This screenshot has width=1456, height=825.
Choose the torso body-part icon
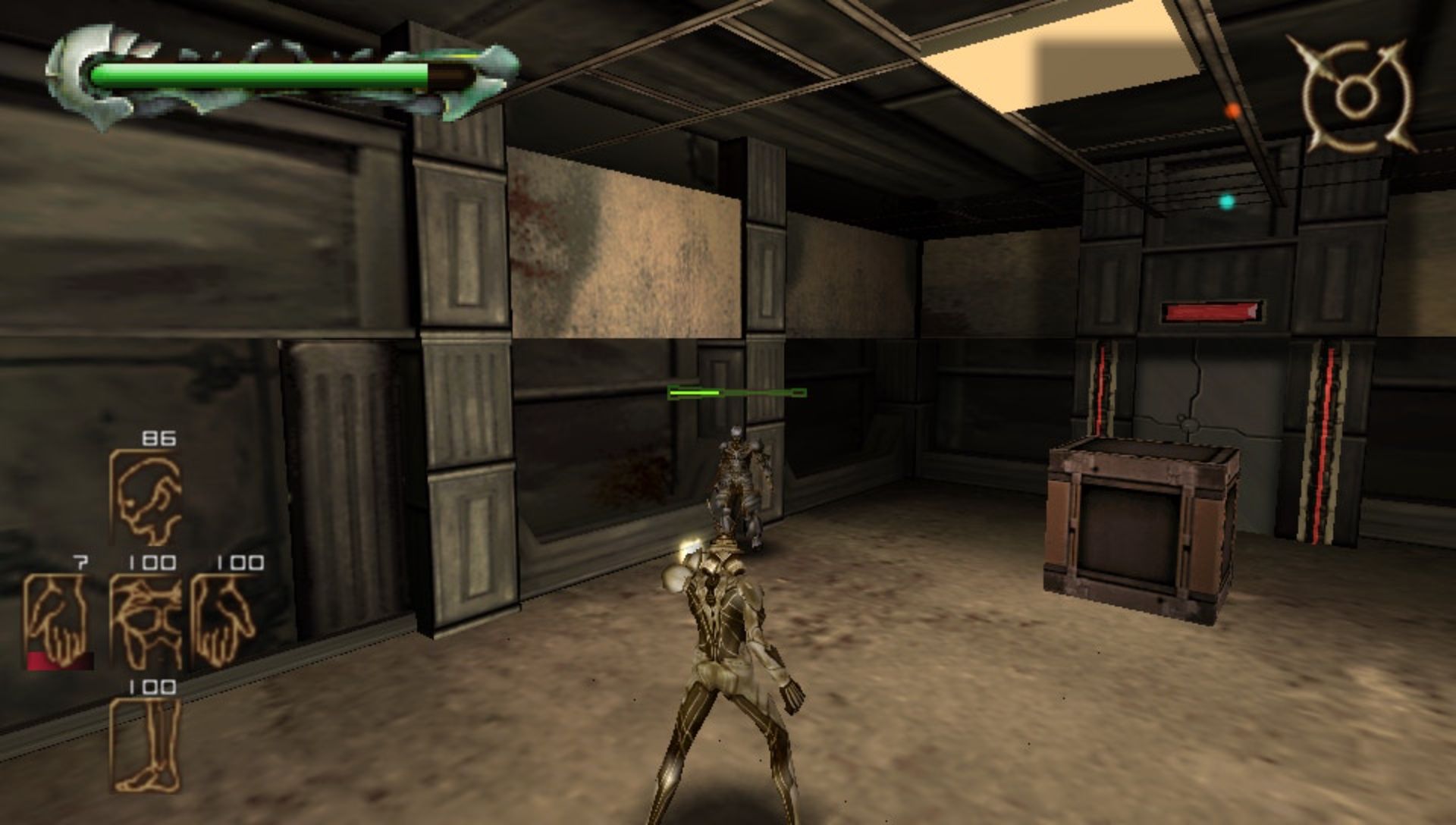[x=147, y=622]
